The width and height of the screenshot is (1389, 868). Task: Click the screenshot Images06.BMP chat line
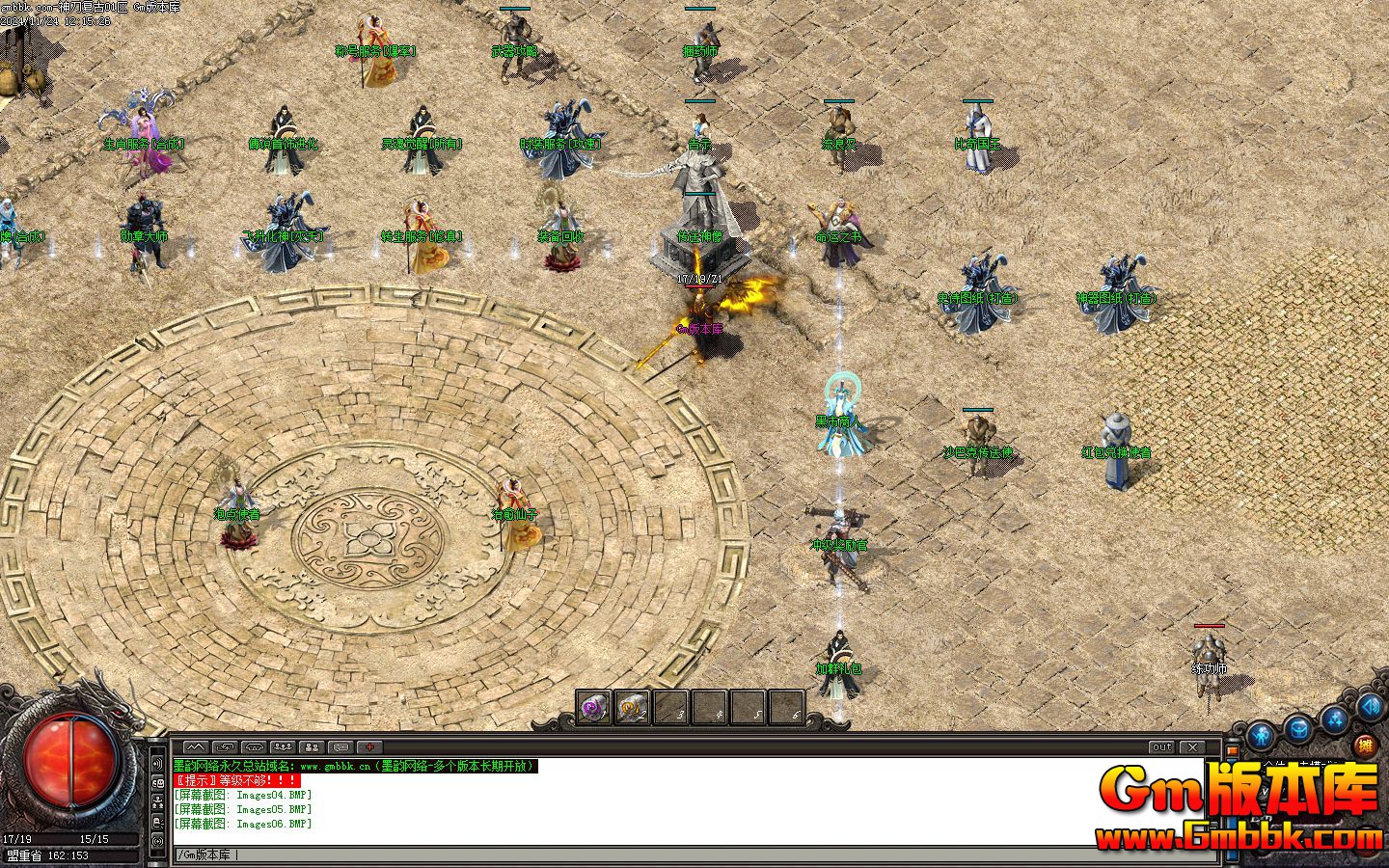tap(244, 825)
